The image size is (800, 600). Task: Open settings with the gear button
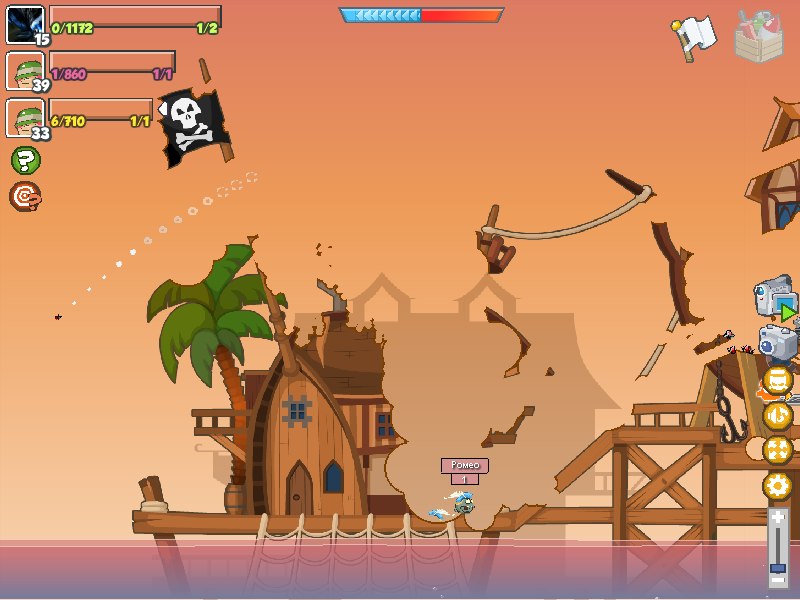tap(778, 487)
